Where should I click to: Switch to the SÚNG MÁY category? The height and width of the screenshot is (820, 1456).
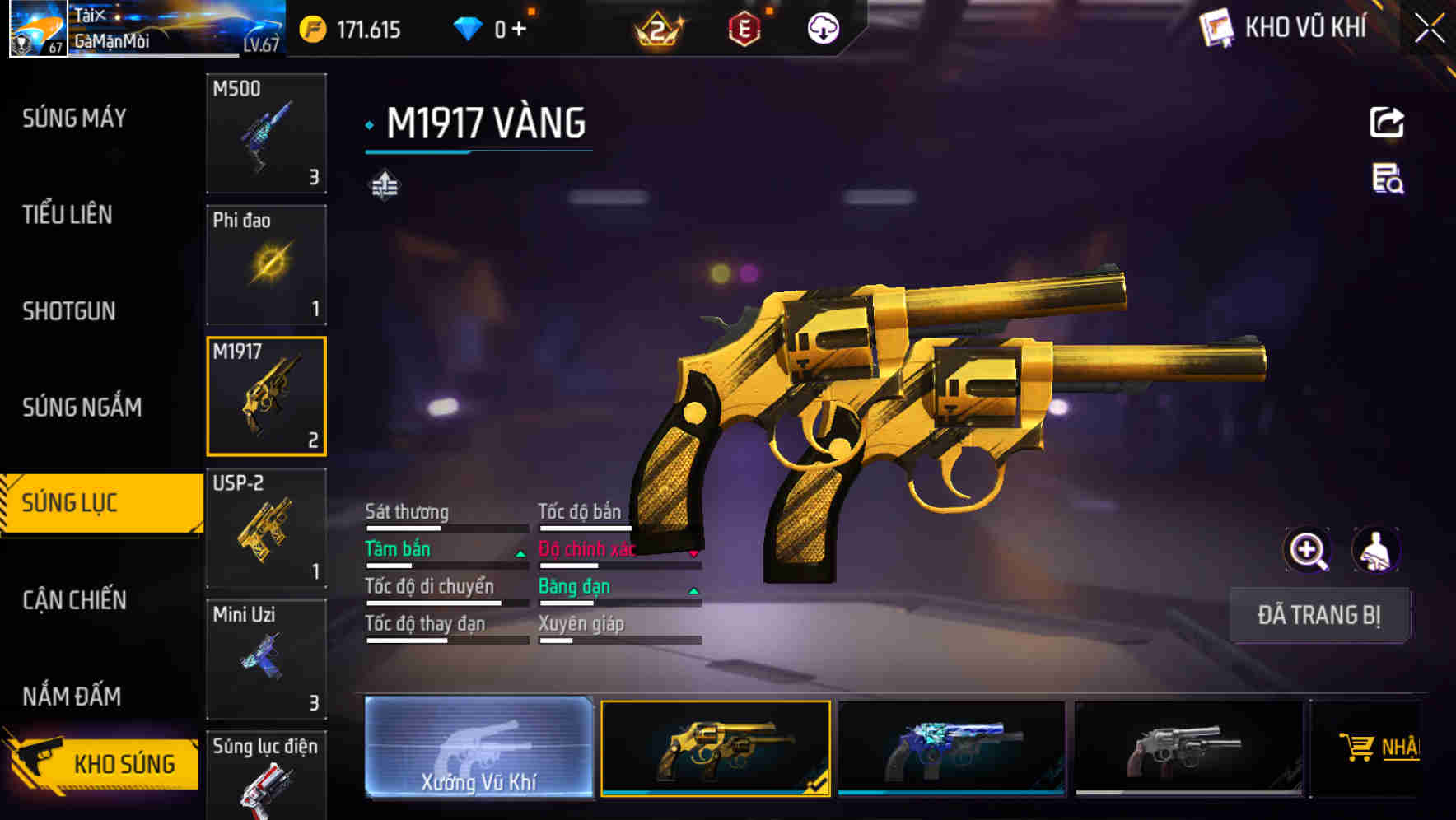74,119
